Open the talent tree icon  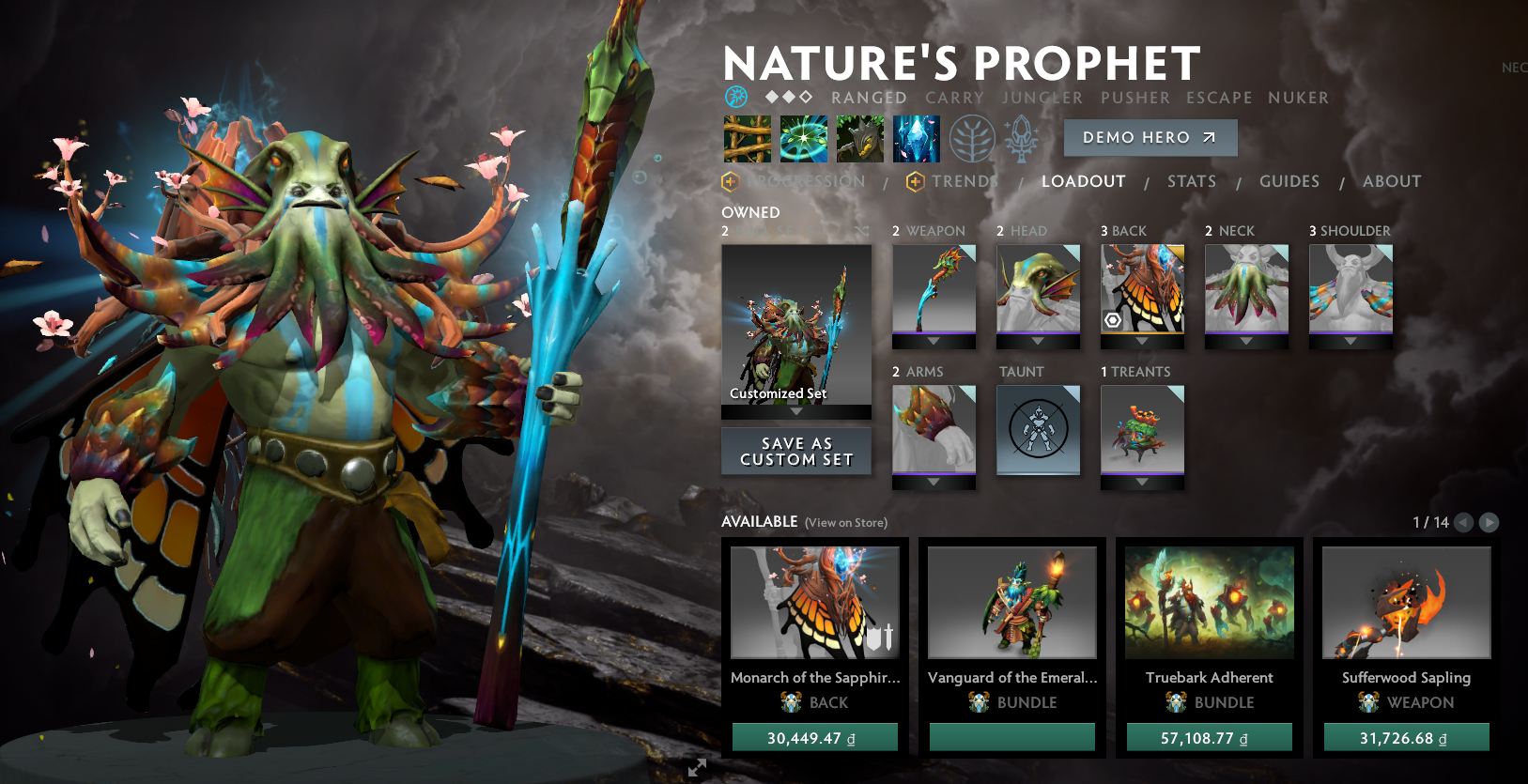pos(972,137)
